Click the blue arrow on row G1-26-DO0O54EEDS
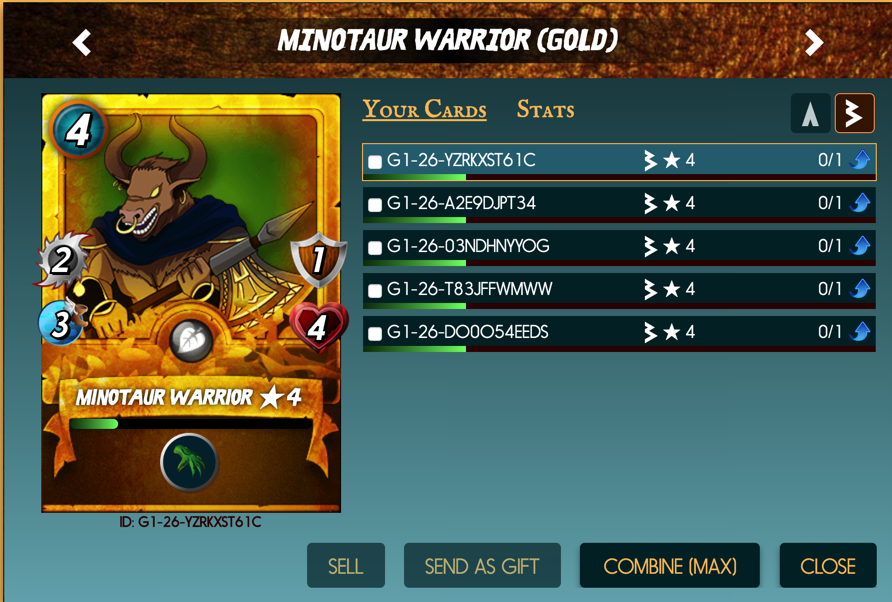This screenshot has height=602, width=892. point(860,332)
